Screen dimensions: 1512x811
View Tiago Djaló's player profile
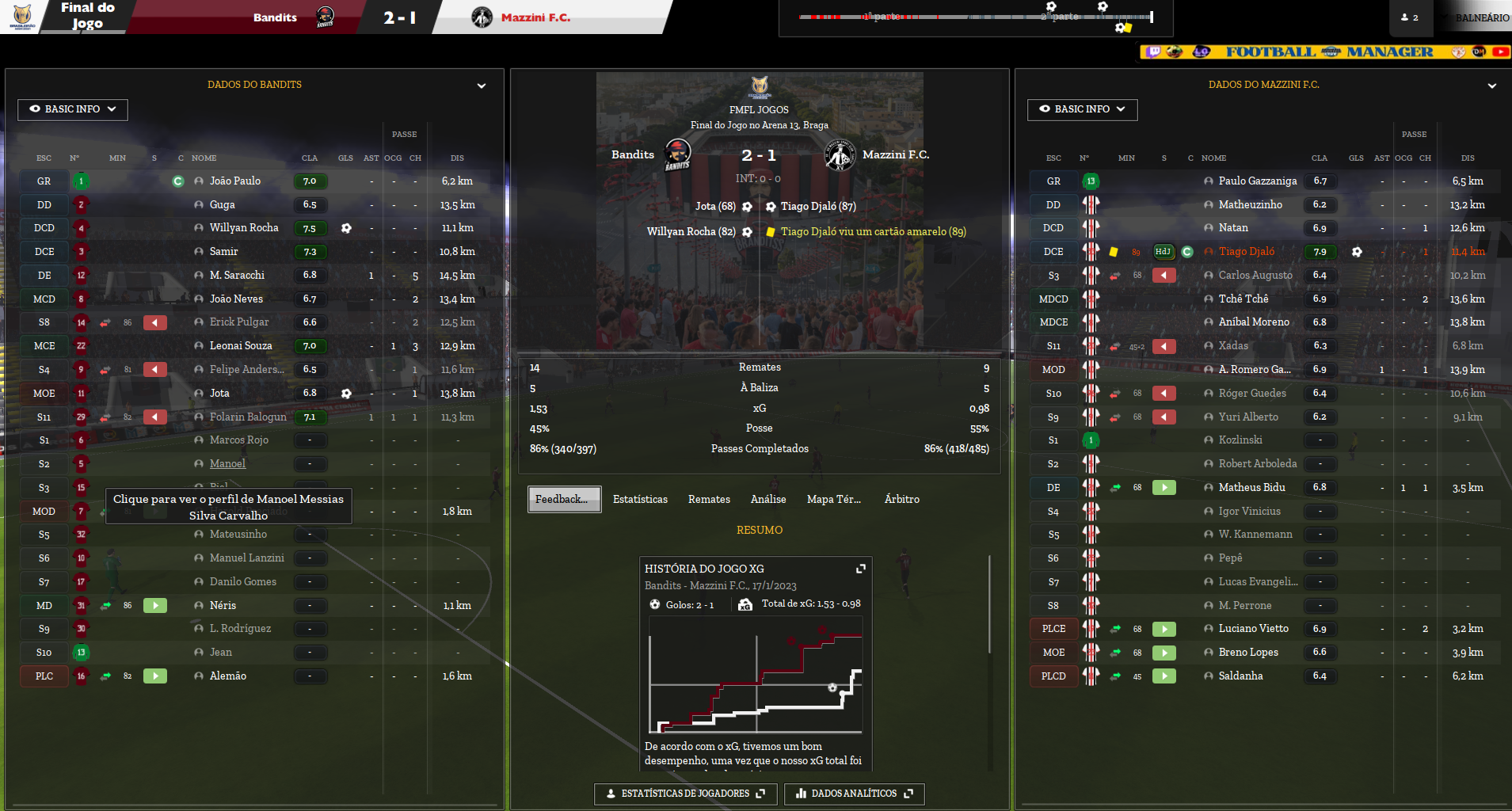coord(1246,252)
